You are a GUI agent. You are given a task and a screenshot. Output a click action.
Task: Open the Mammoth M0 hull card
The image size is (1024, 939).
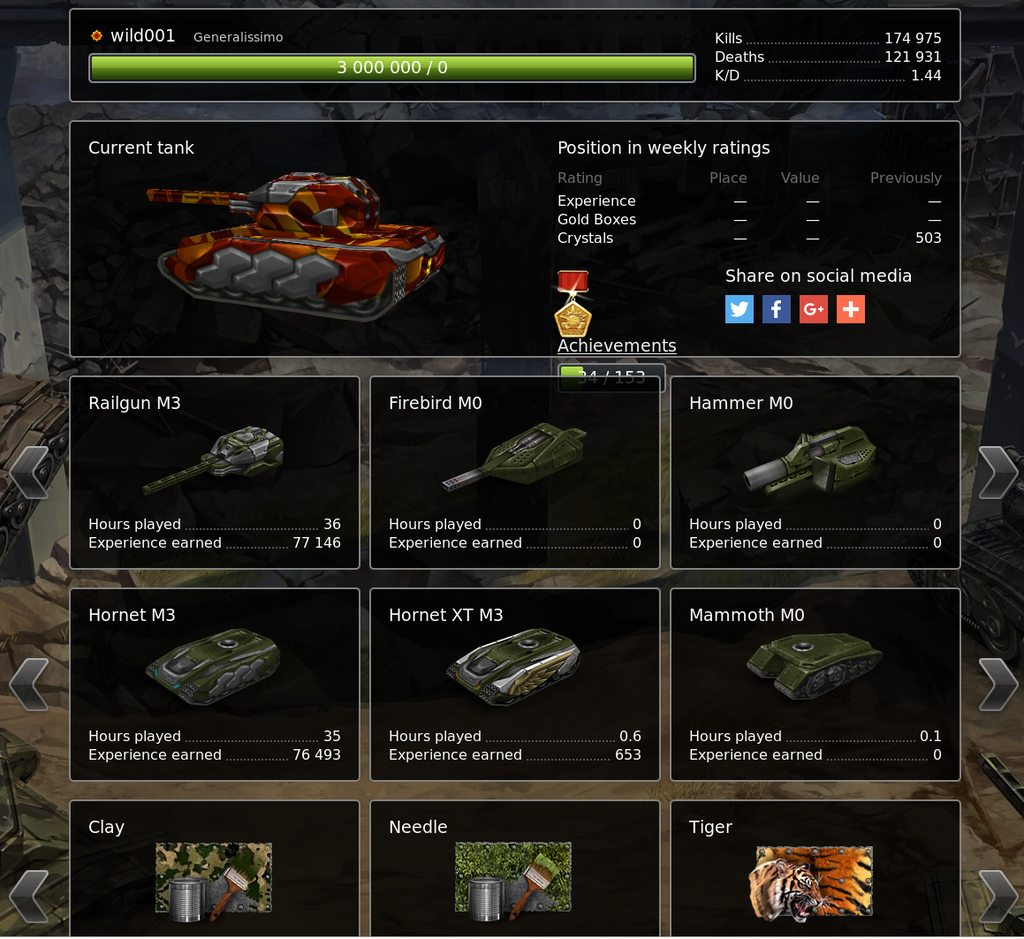[814, 684]
